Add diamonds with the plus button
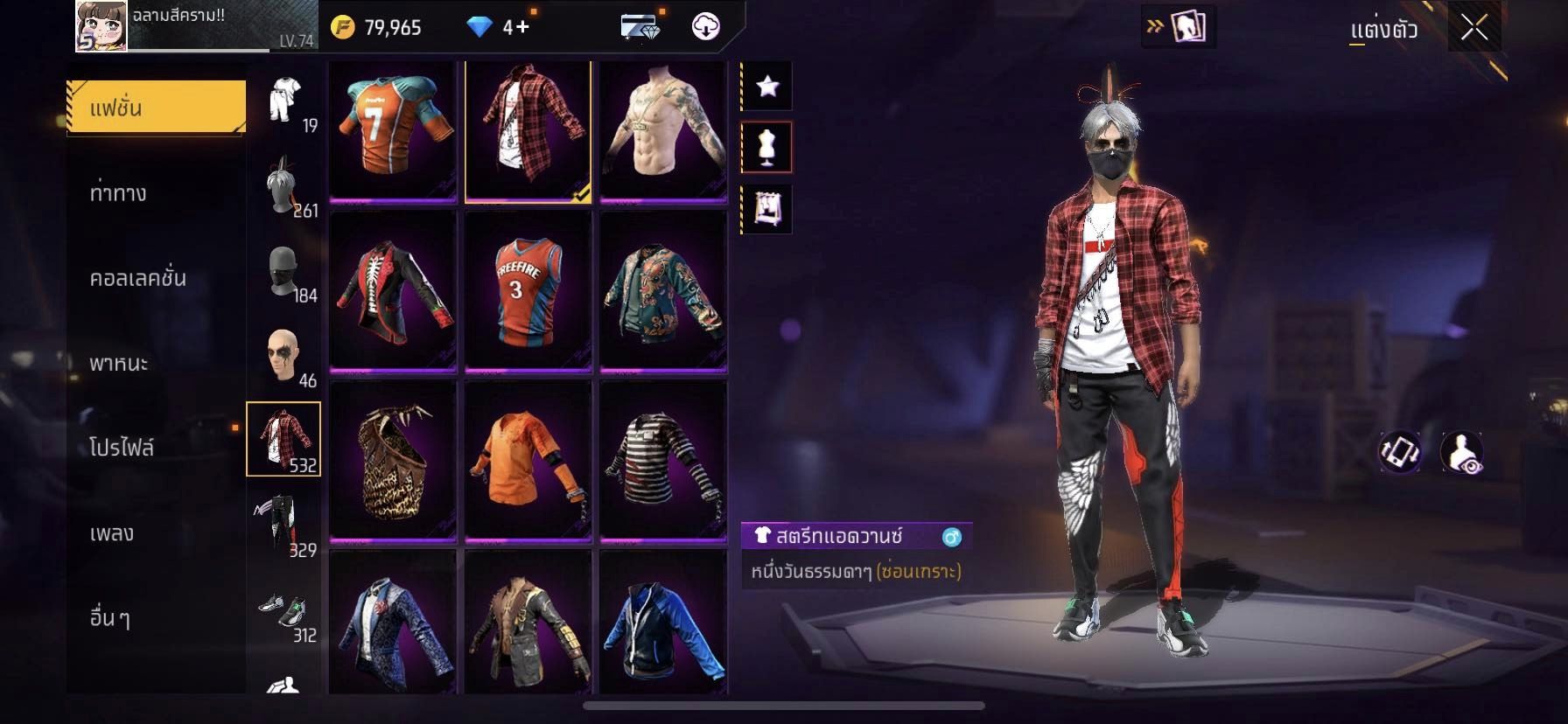The image size is (1568, 724). [521, 27]
